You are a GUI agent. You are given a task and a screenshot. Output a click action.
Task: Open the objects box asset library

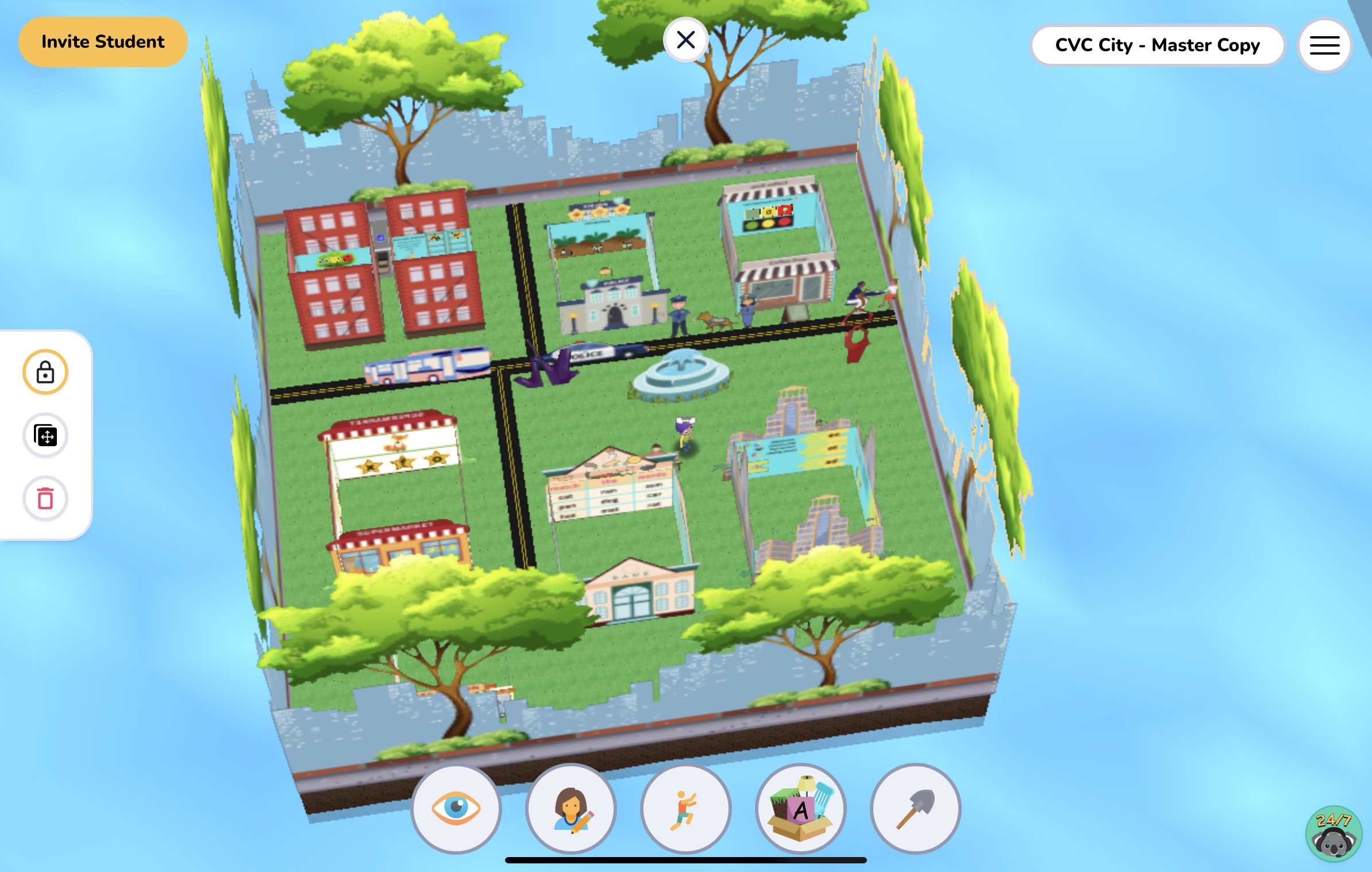tap(800, 809)
